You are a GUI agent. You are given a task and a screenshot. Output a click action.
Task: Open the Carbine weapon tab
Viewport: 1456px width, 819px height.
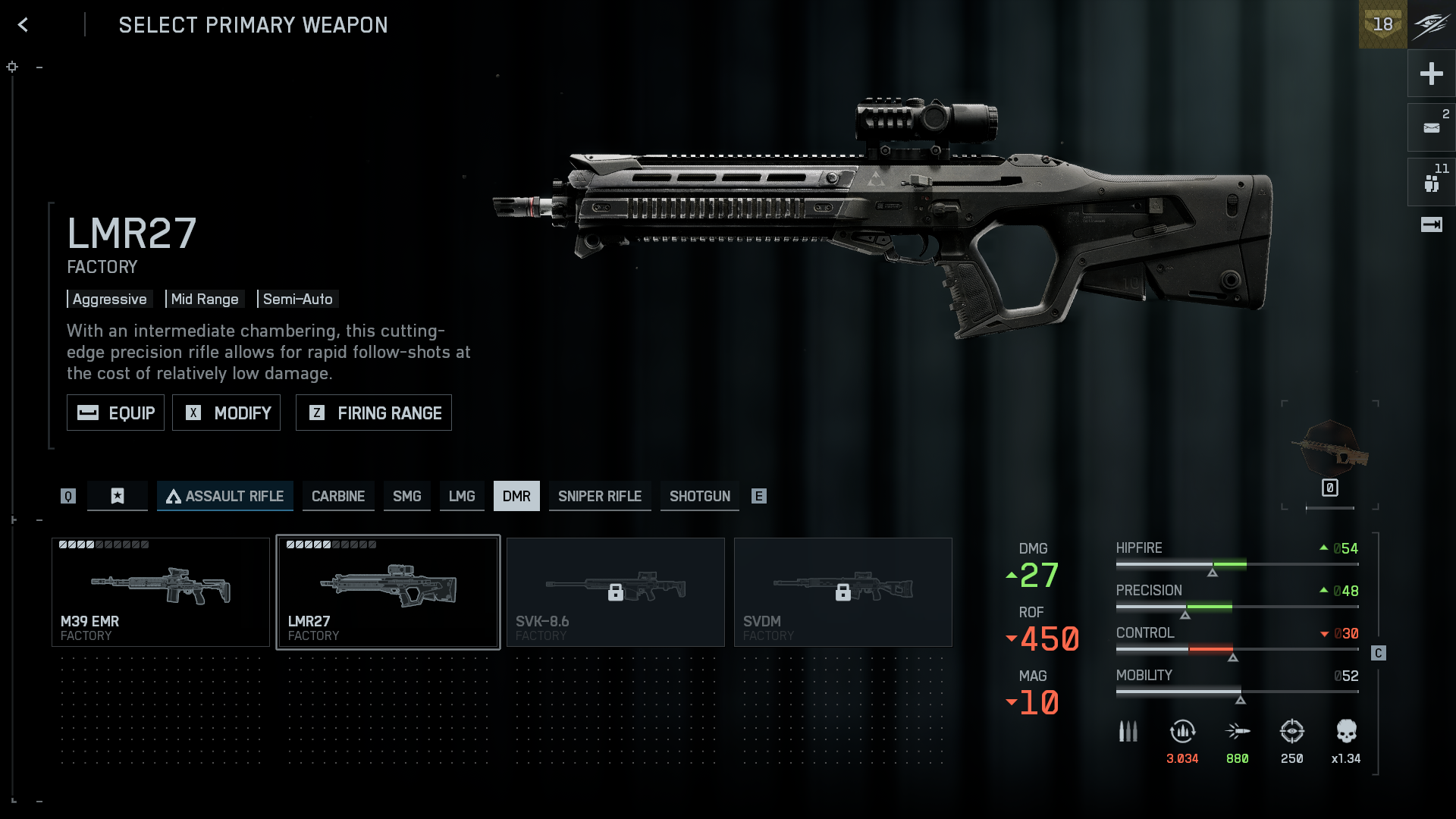click(338, 496)
